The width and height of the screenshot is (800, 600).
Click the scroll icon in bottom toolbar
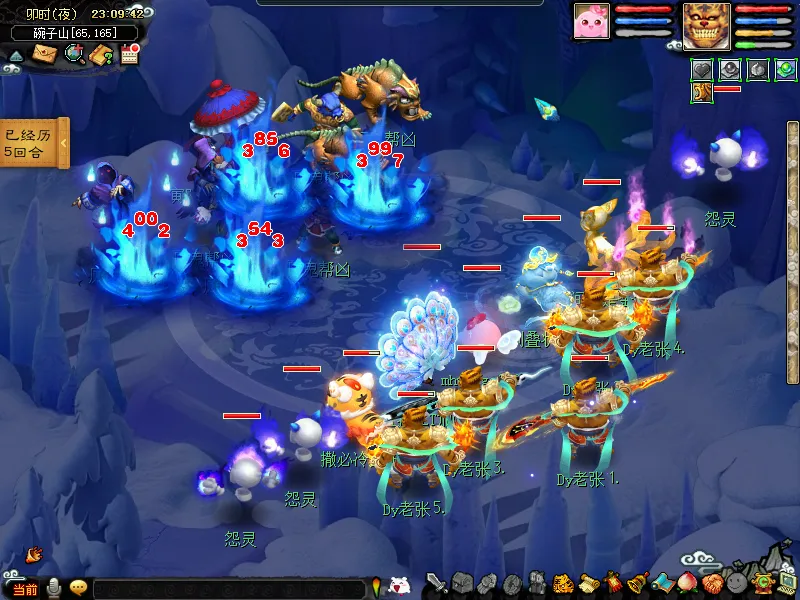pos(588,583)
